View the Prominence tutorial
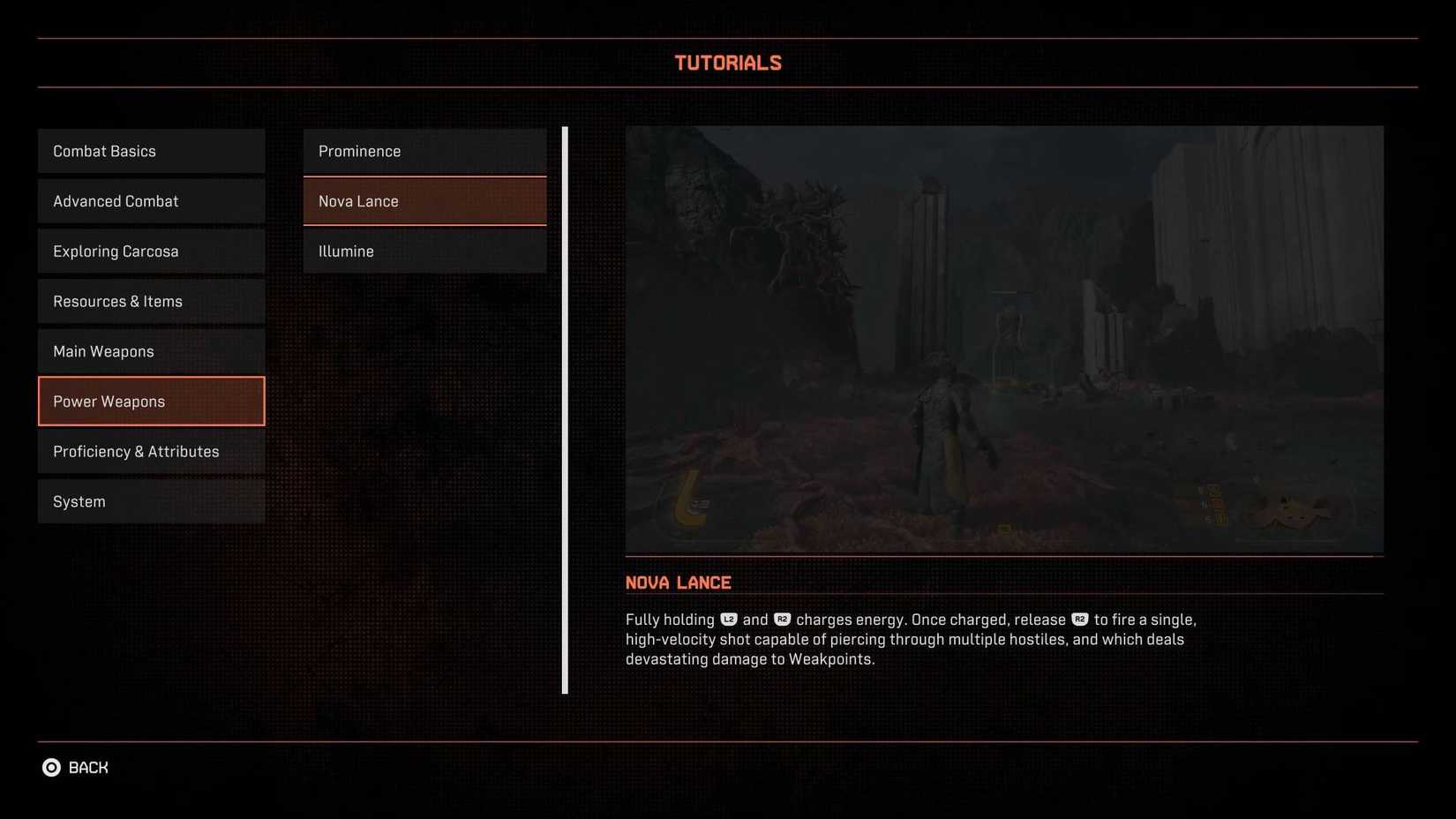The height and width of the screenshot is (819, 1456). pos(424,151)
